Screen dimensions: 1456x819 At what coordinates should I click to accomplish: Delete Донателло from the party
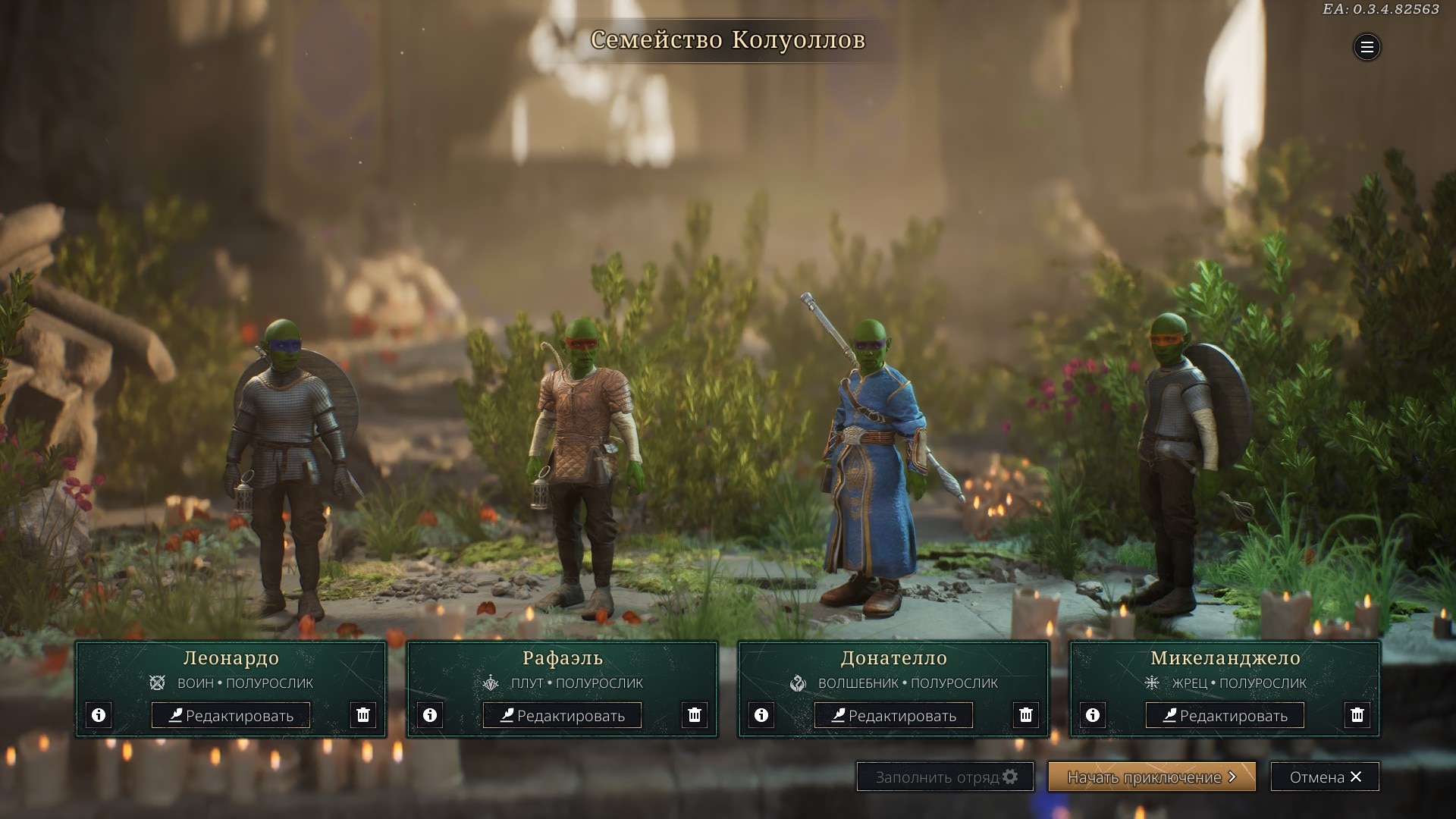point(1026,715)
